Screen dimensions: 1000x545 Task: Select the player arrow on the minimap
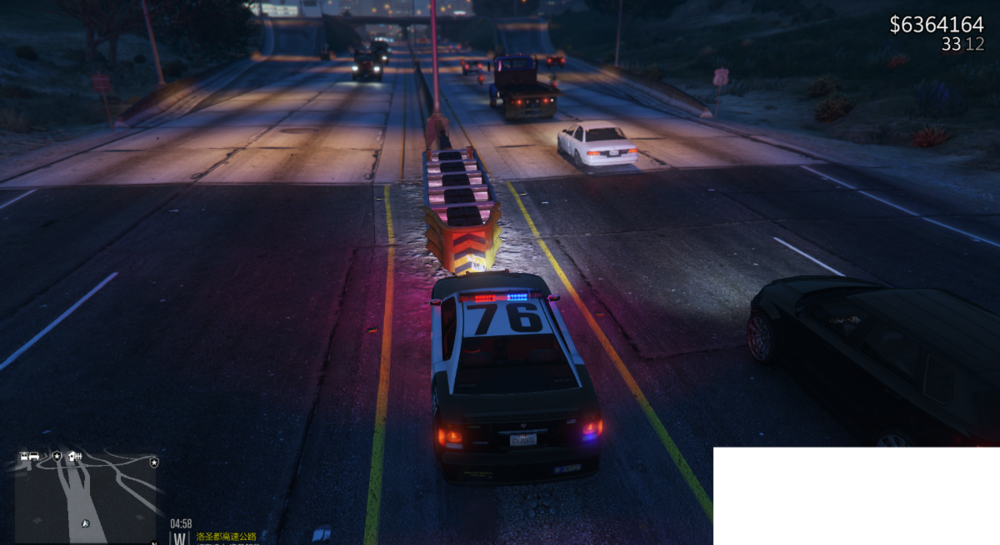click(85, 521)
